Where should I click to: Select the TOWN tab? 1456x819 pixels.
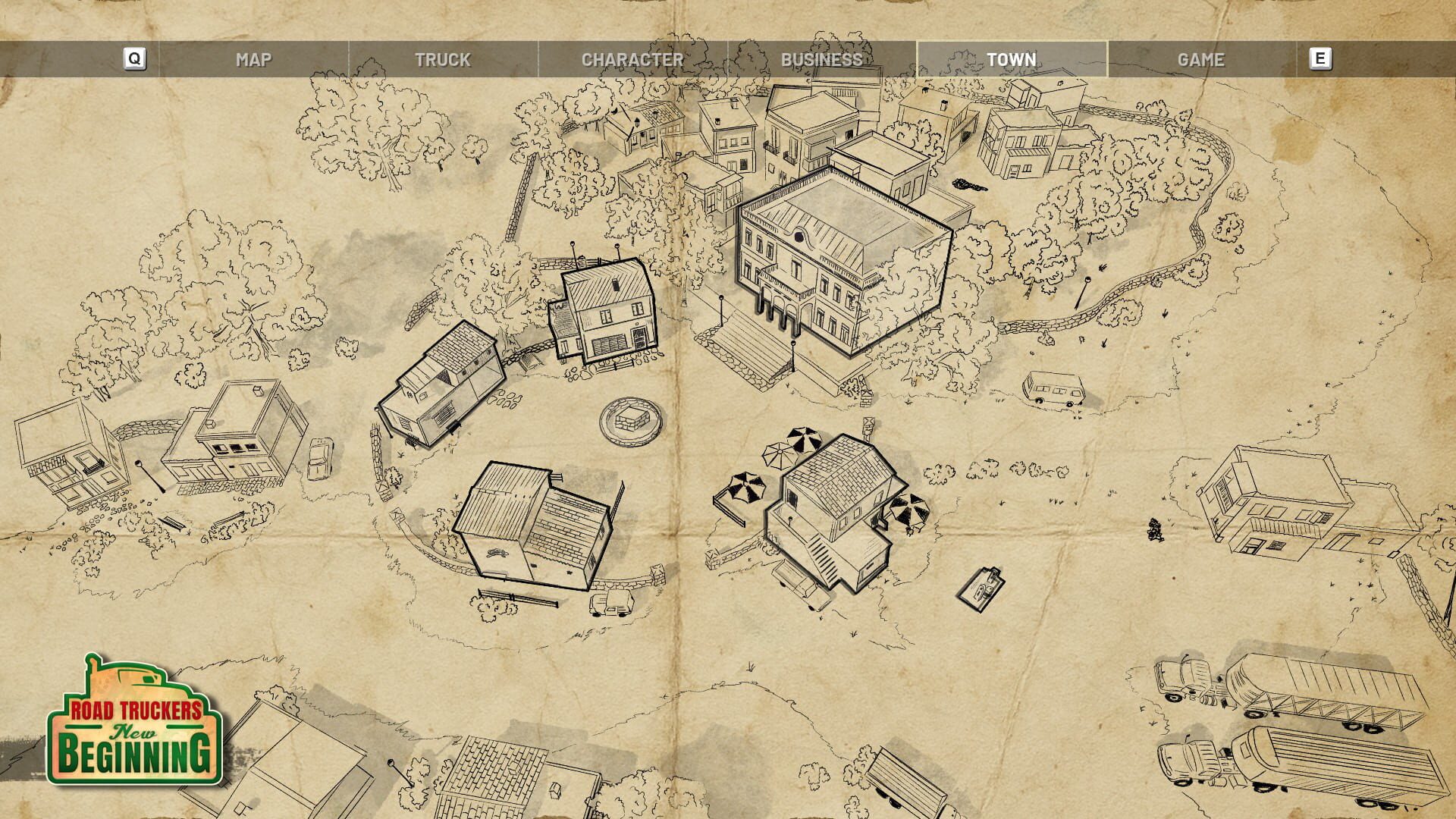1012,58
